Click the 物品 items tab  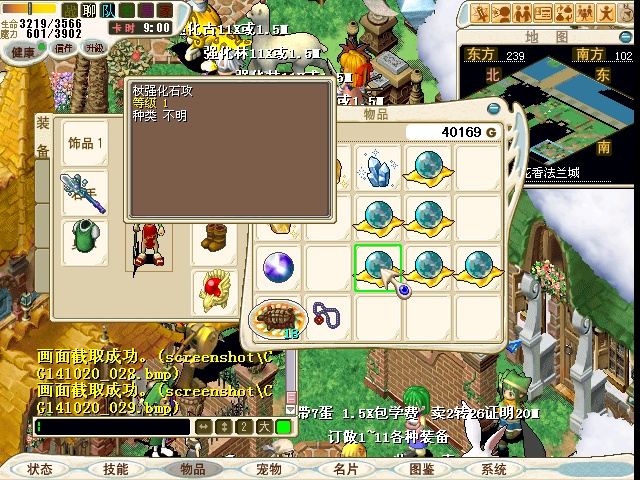click(x=192, y=468)
